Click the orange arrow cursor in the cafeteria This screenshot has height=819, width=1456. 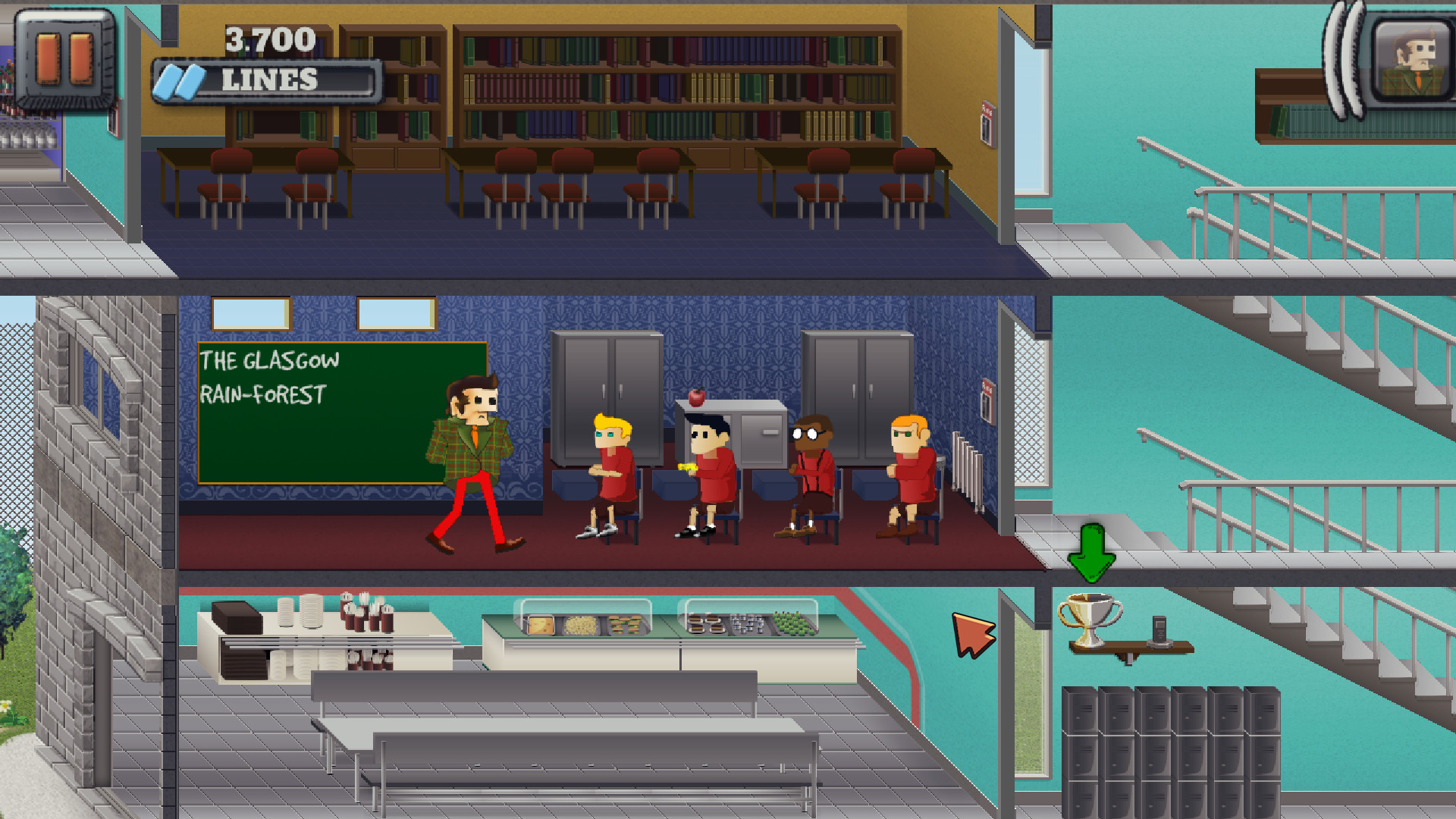(x=973, y=635)
